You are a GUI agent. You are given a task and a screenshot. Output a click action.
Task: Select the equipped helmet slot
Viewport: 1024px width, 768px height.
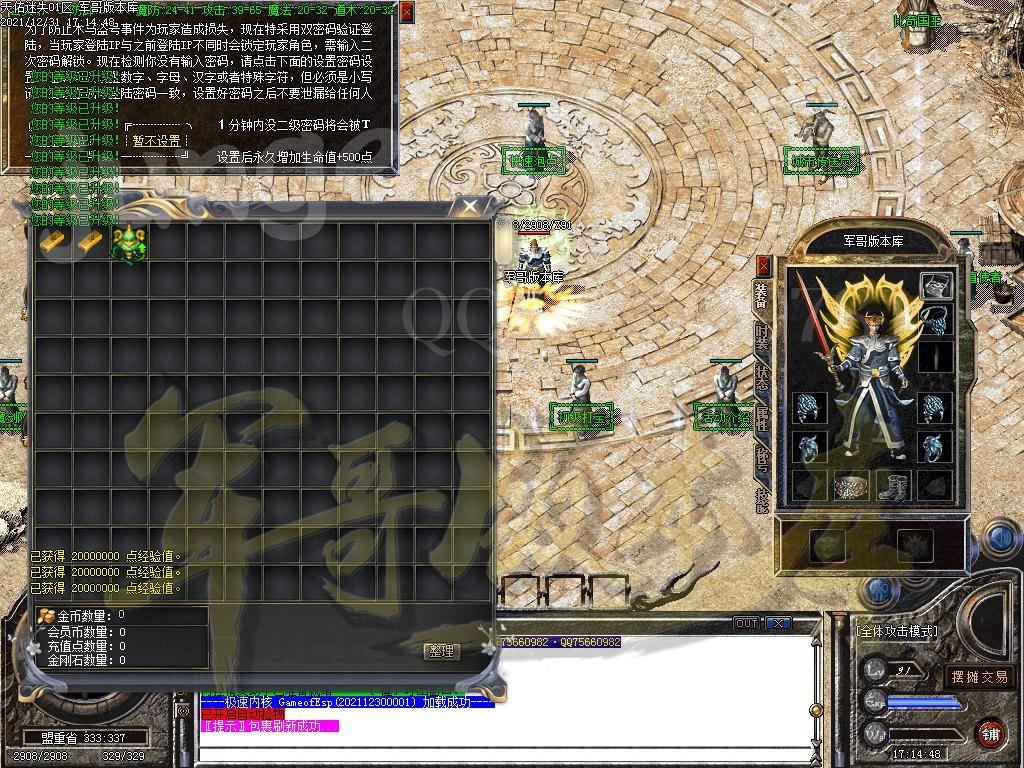936,286
